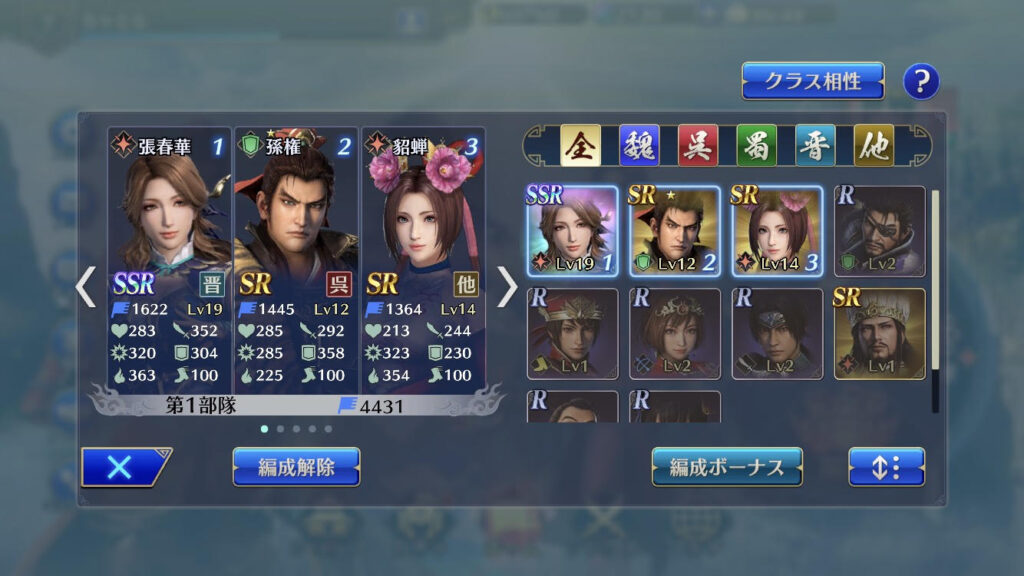Switch to the 呉 faction tab
Viewport: 1024px width, 576px height.
(x=697, y=146)
